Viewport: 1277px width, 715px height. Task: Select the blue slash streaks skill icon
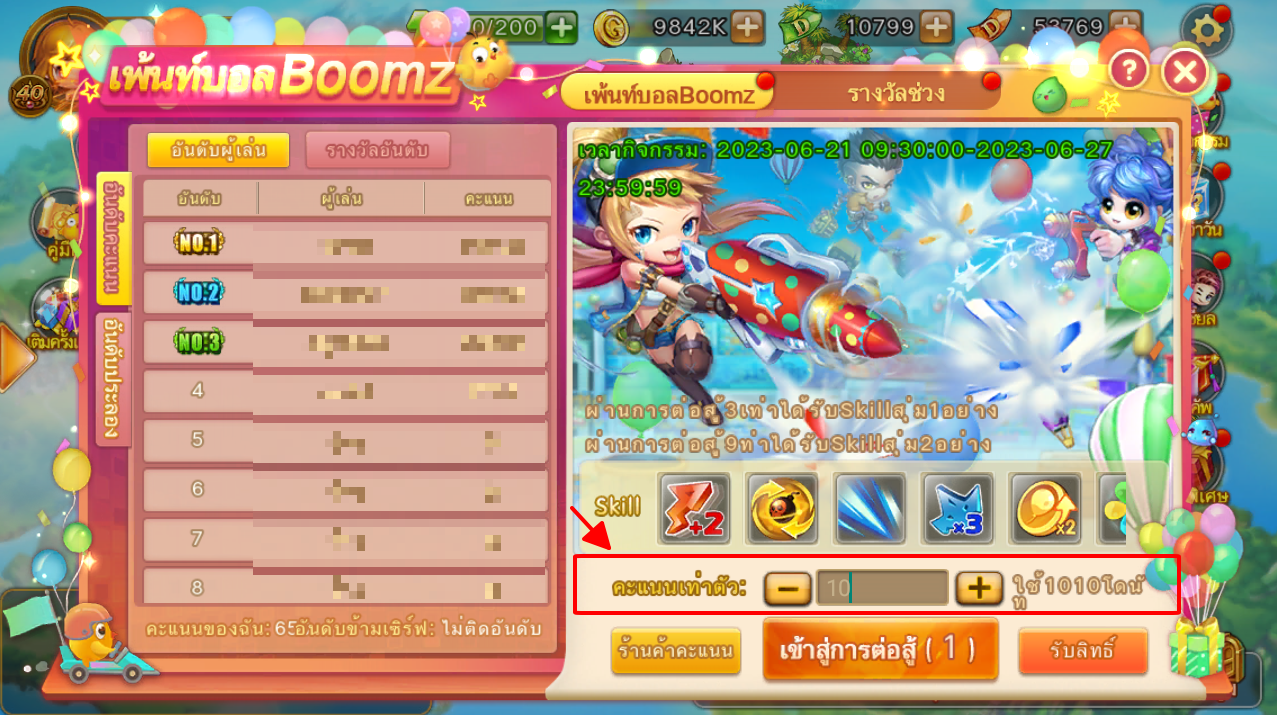click(870, 508)
